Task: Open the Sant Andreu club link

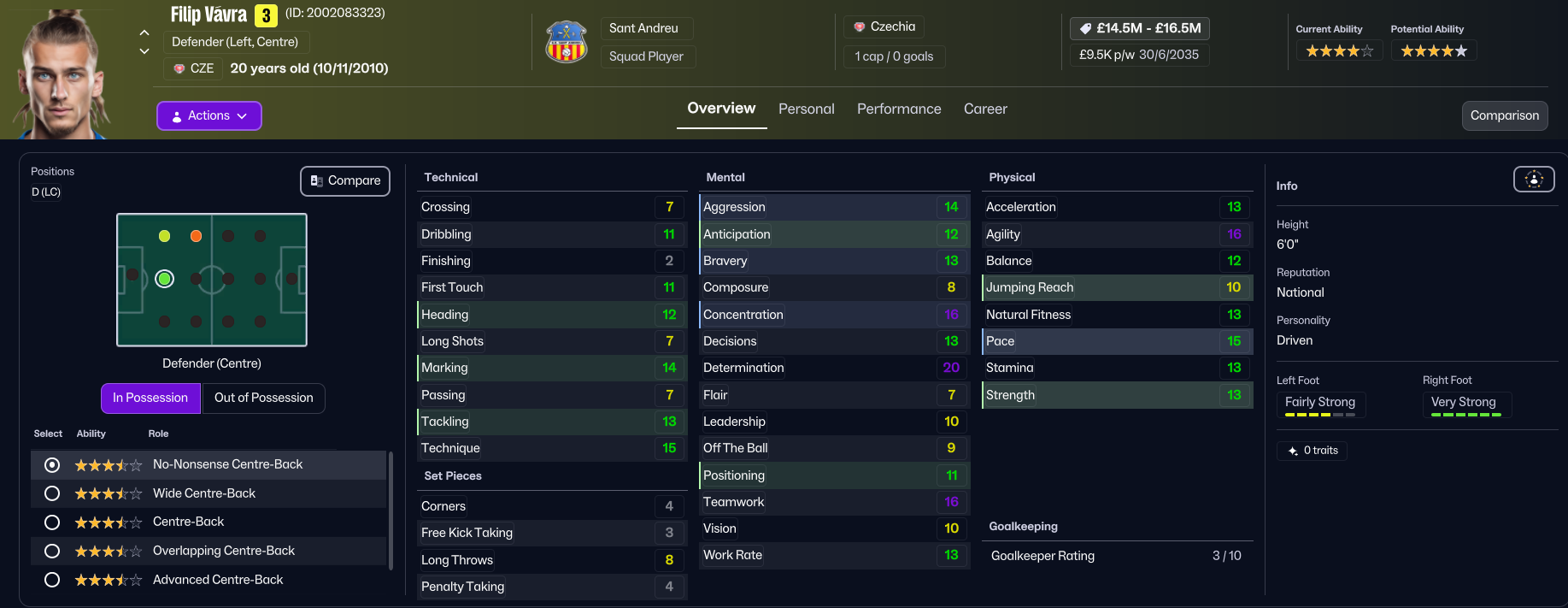Action: 643,28
